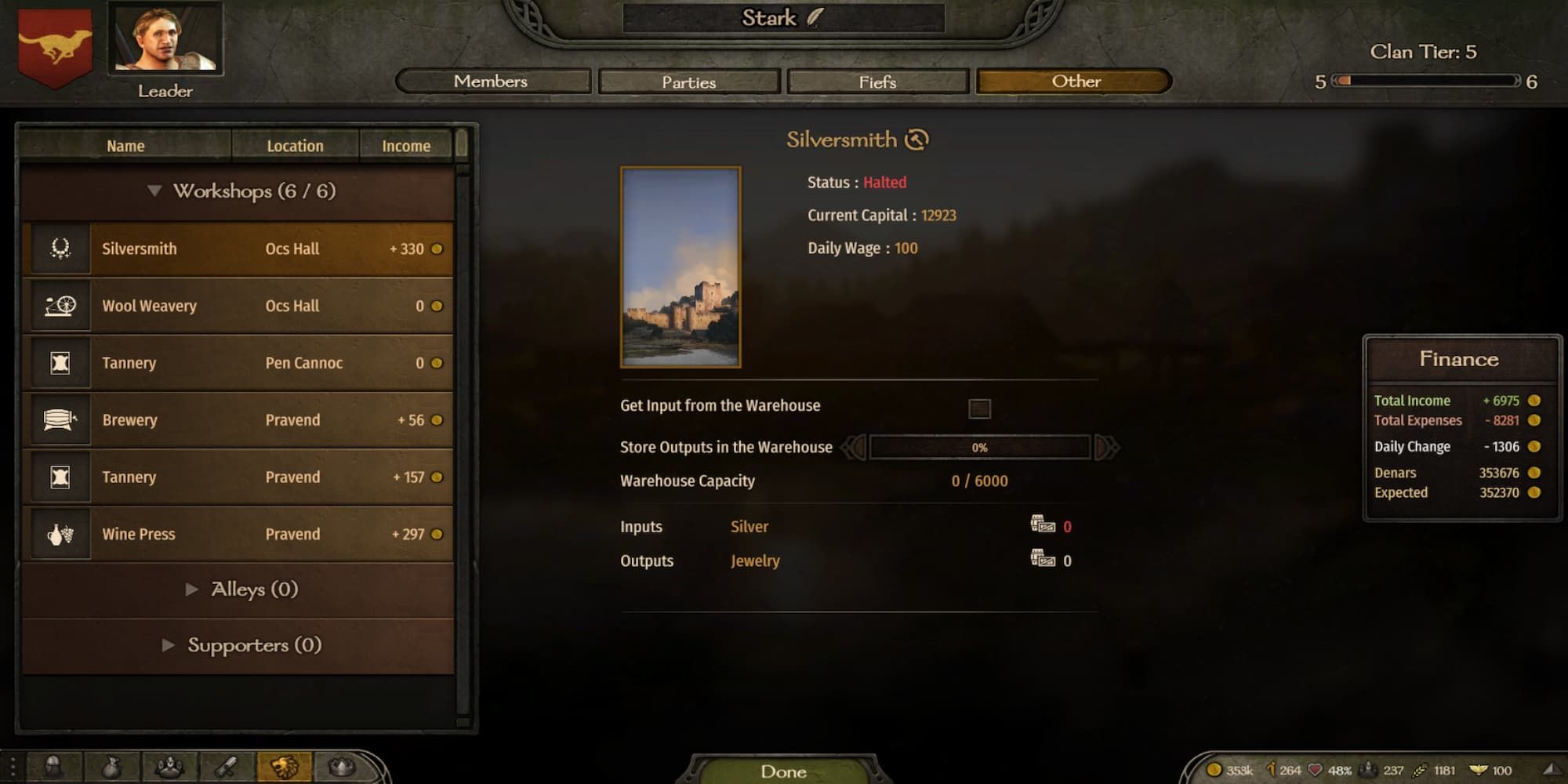The image size is (1568, 784).
Task: Select the Clan lion icon in taskbar
Action: [285, 768]
